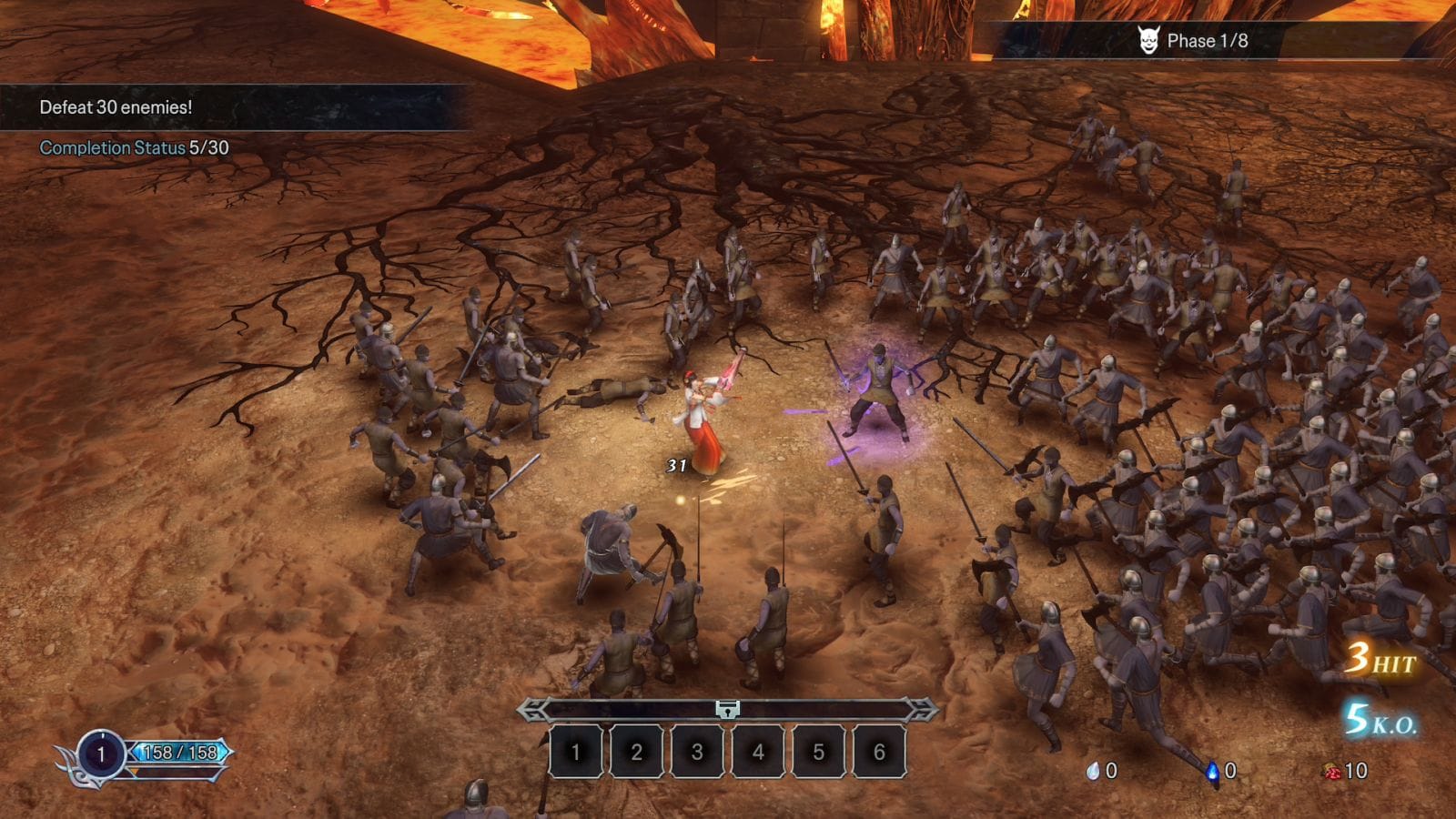Image resolution: width=1456 pixels, height=819 pixels.
Task: Click the dark blue droplet resource icon
Action: (x=1211, y=772)
